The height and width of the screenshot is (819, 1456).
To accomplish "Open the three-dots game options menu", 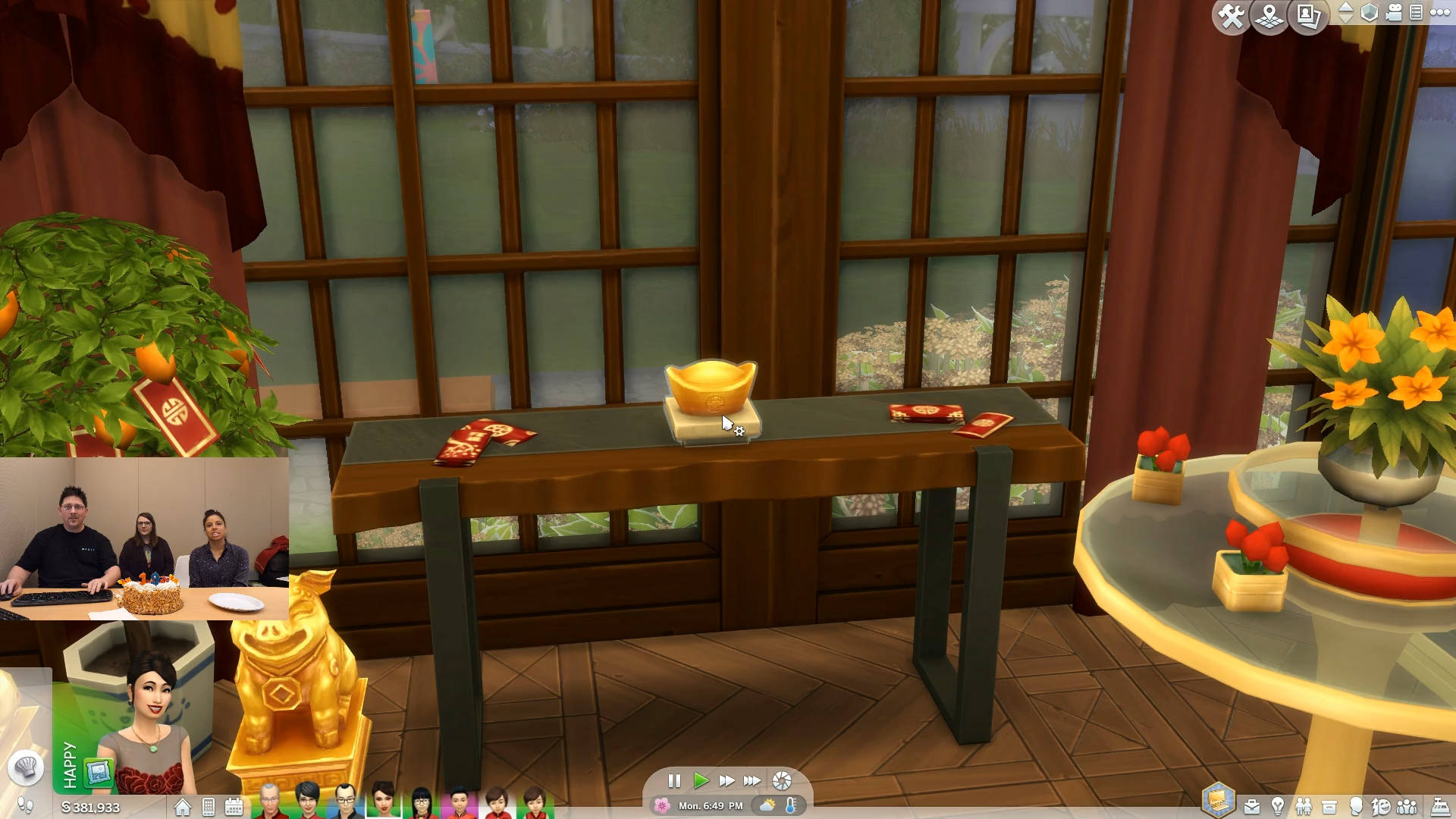I will 1439,13.
